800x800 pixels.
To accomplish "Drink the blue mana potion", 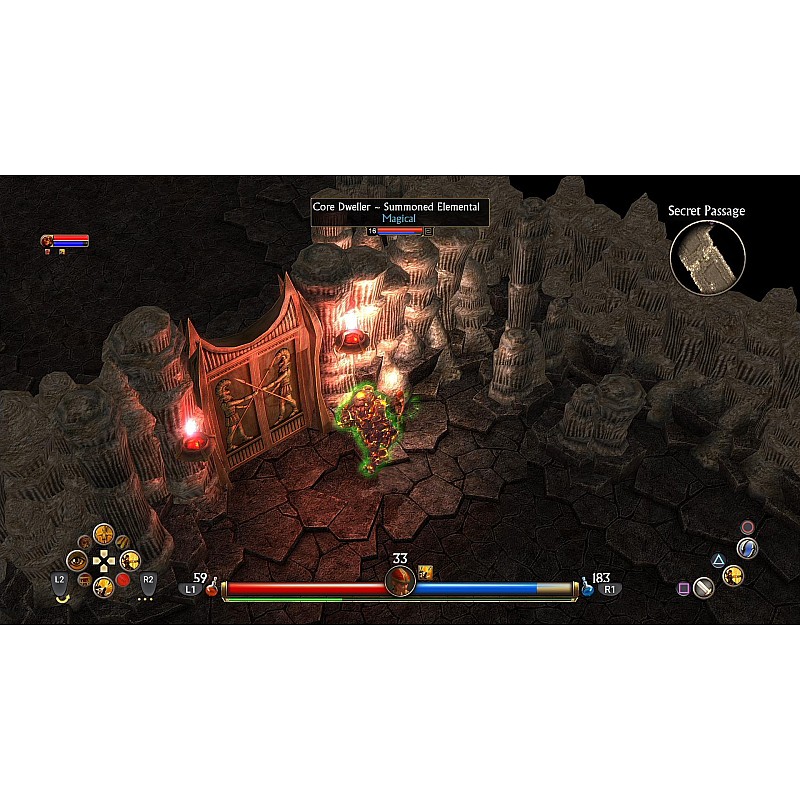I will (587, 590).
